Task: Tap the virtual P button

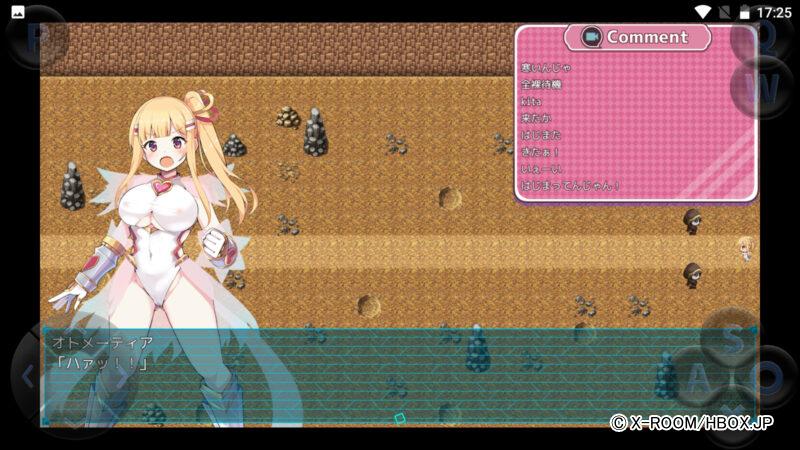Action: tap(36, 38)
